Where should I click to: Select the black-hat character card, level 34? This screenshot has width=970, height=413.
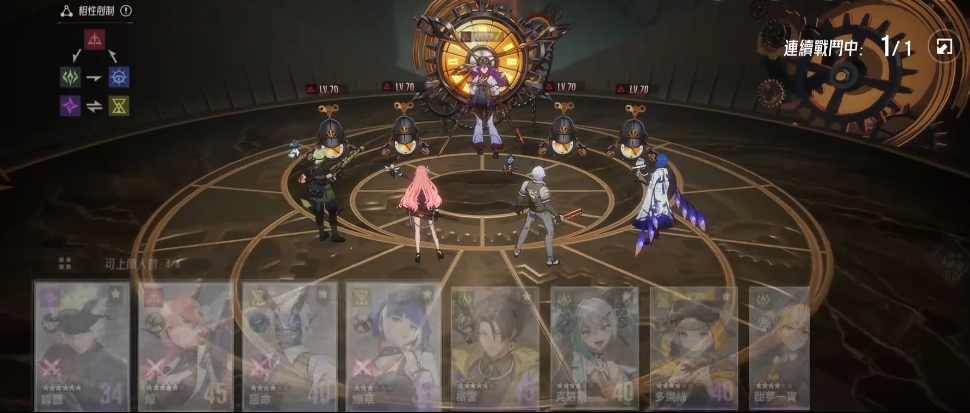[x=83, y=345]
